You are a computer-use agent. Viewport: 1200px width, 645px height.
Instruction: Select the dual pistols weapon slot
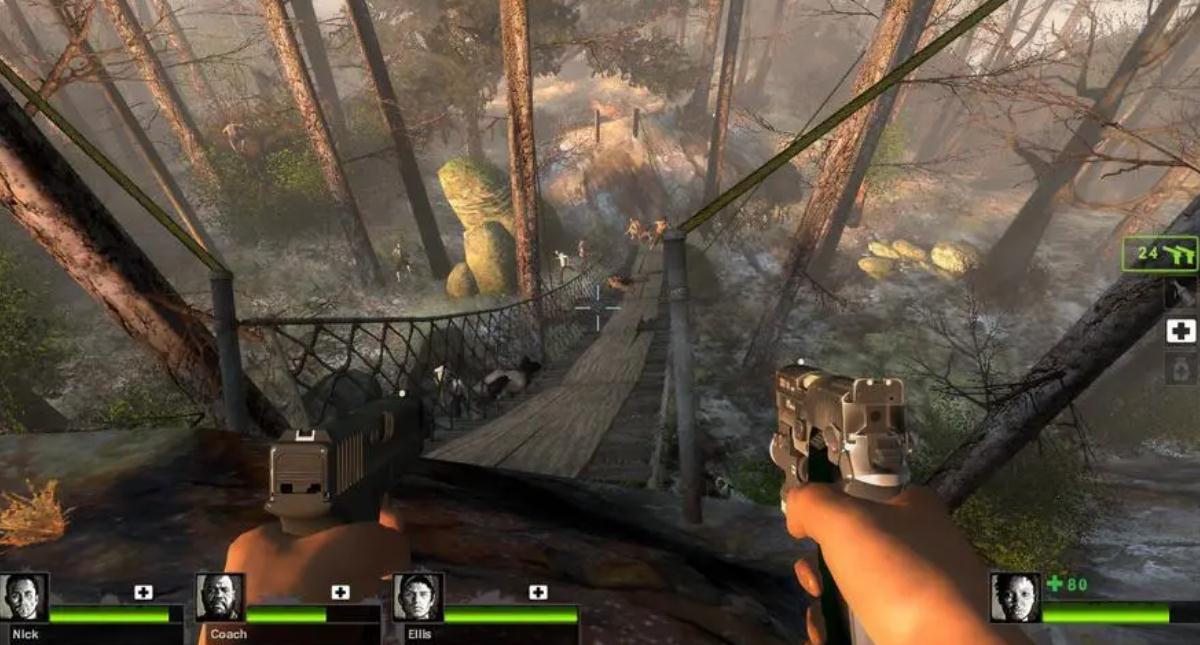tap(1159, 254)
